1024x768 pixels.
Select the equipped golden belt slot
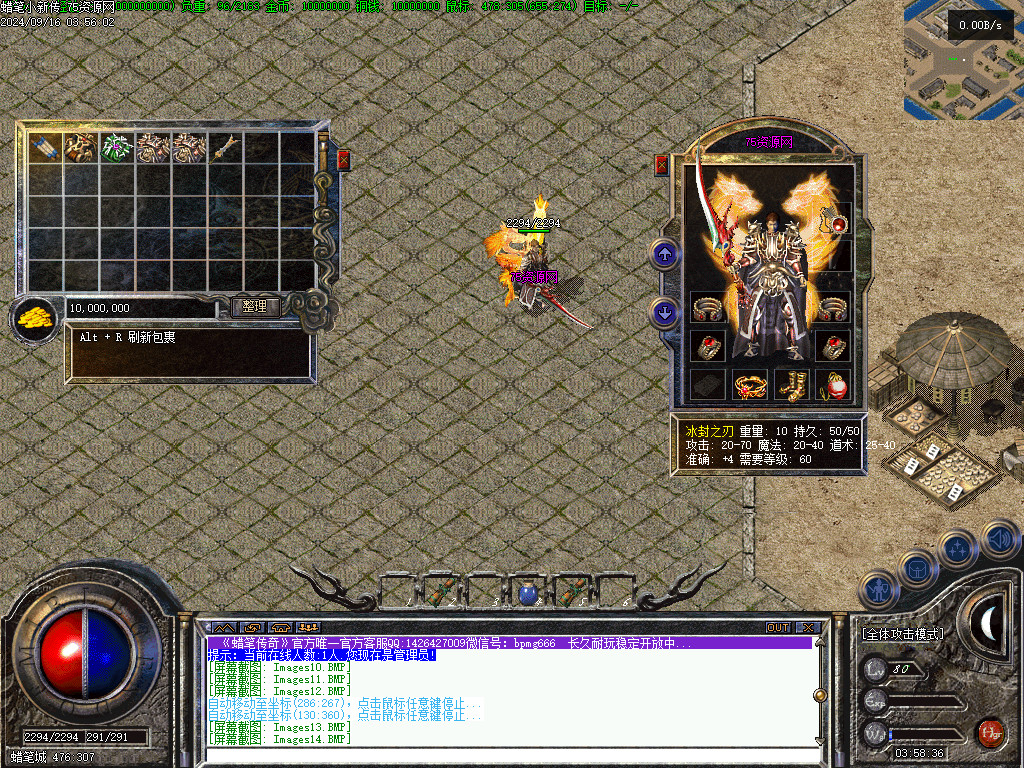(x=749, y=384)
